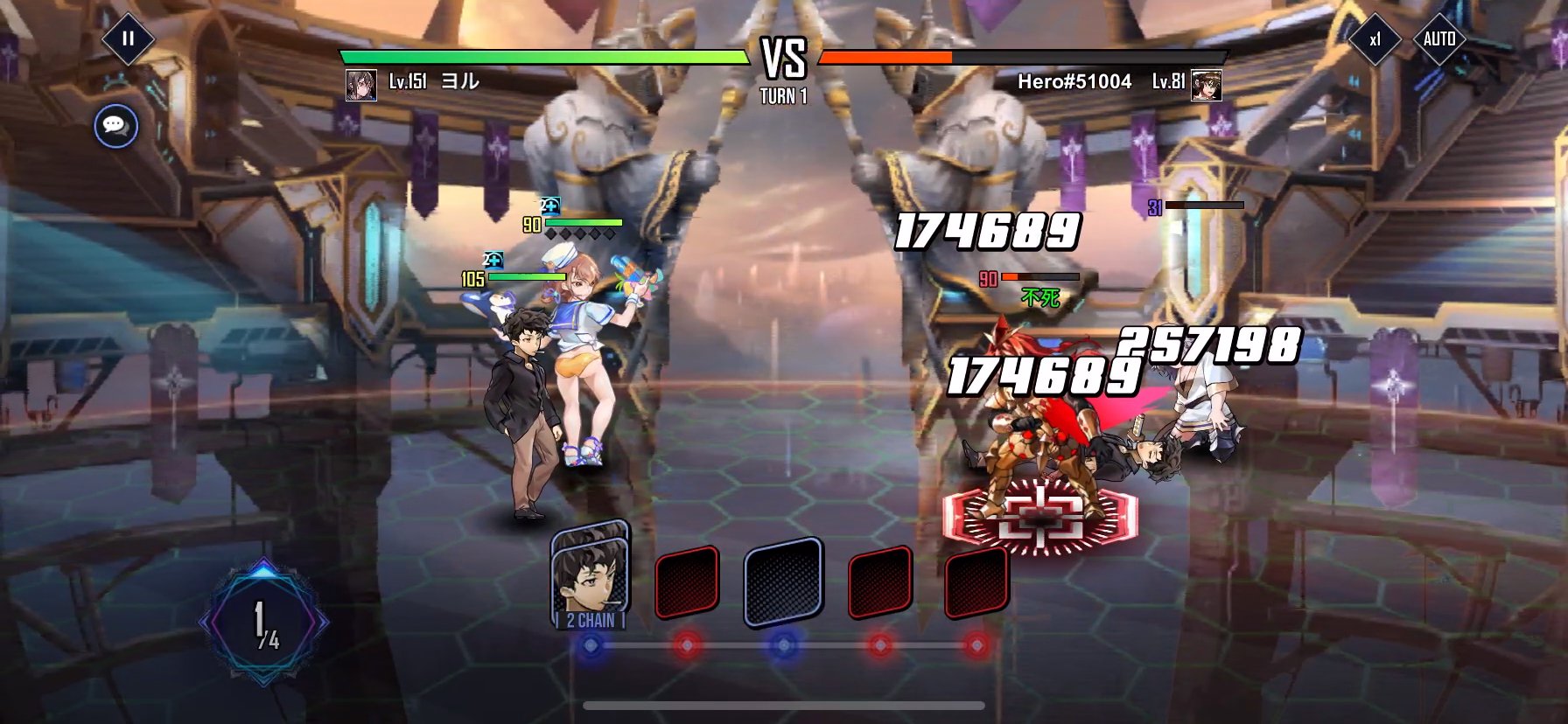Switch battle speed from x1
1568x724 pixels.
(x=1375, y=38)
